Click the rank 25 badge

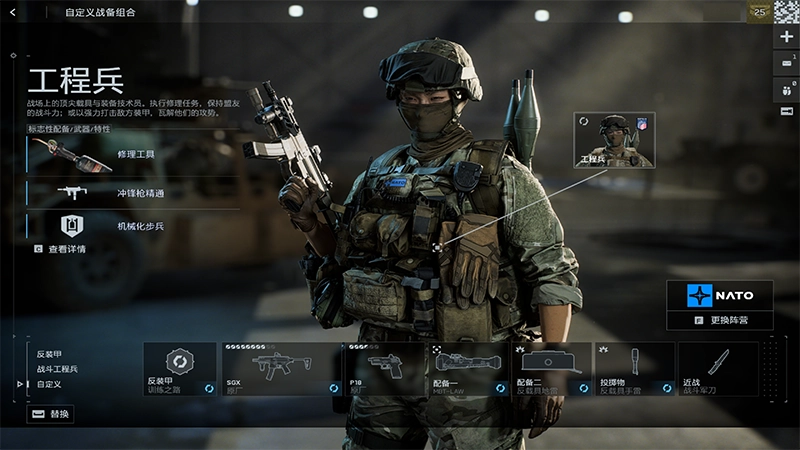tap(759, 12)
